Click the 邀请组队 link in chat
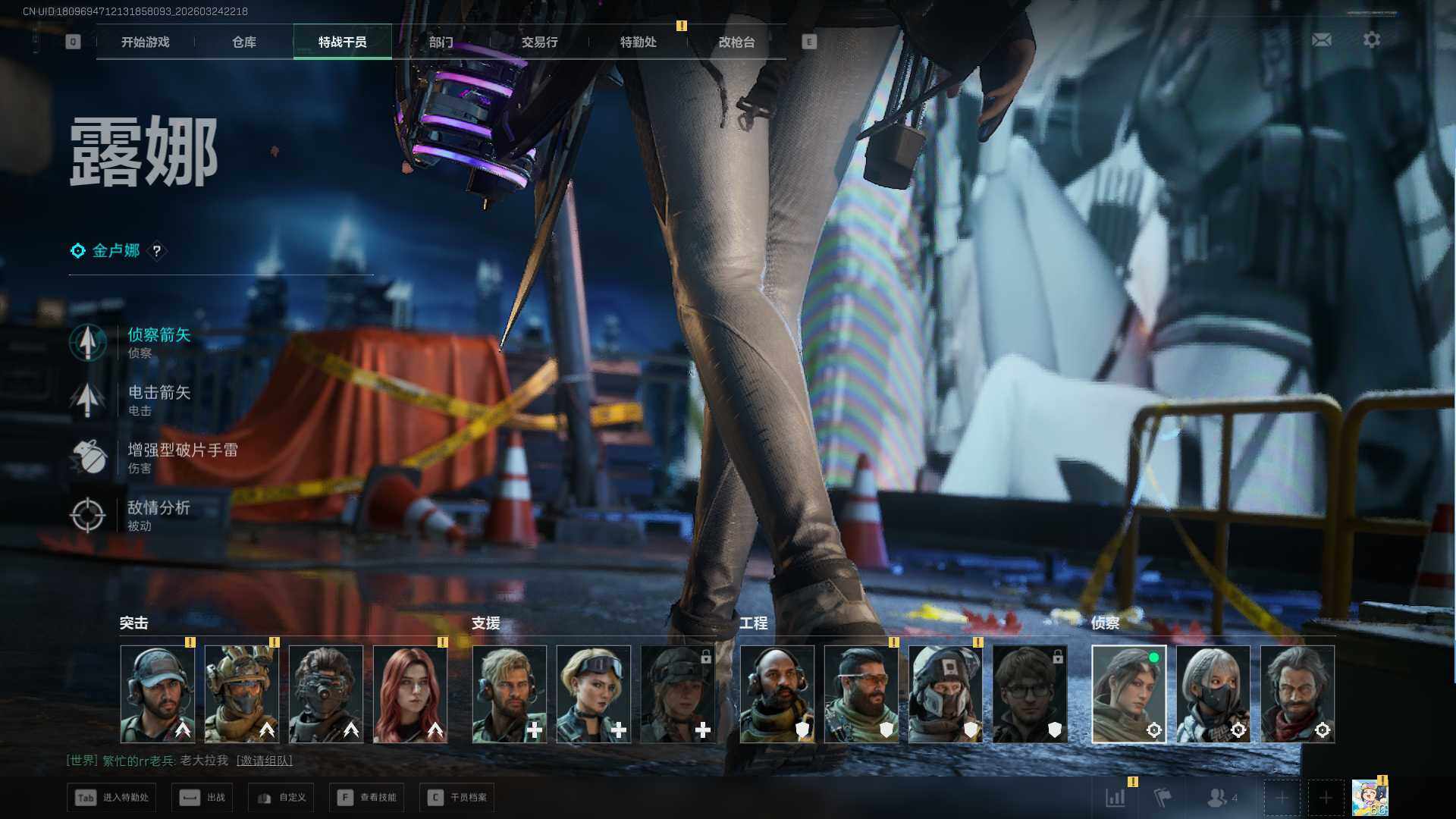Image resolution: width=1456 pixels, height=819 pixels. pyautogui.click(x=265, y=761)
